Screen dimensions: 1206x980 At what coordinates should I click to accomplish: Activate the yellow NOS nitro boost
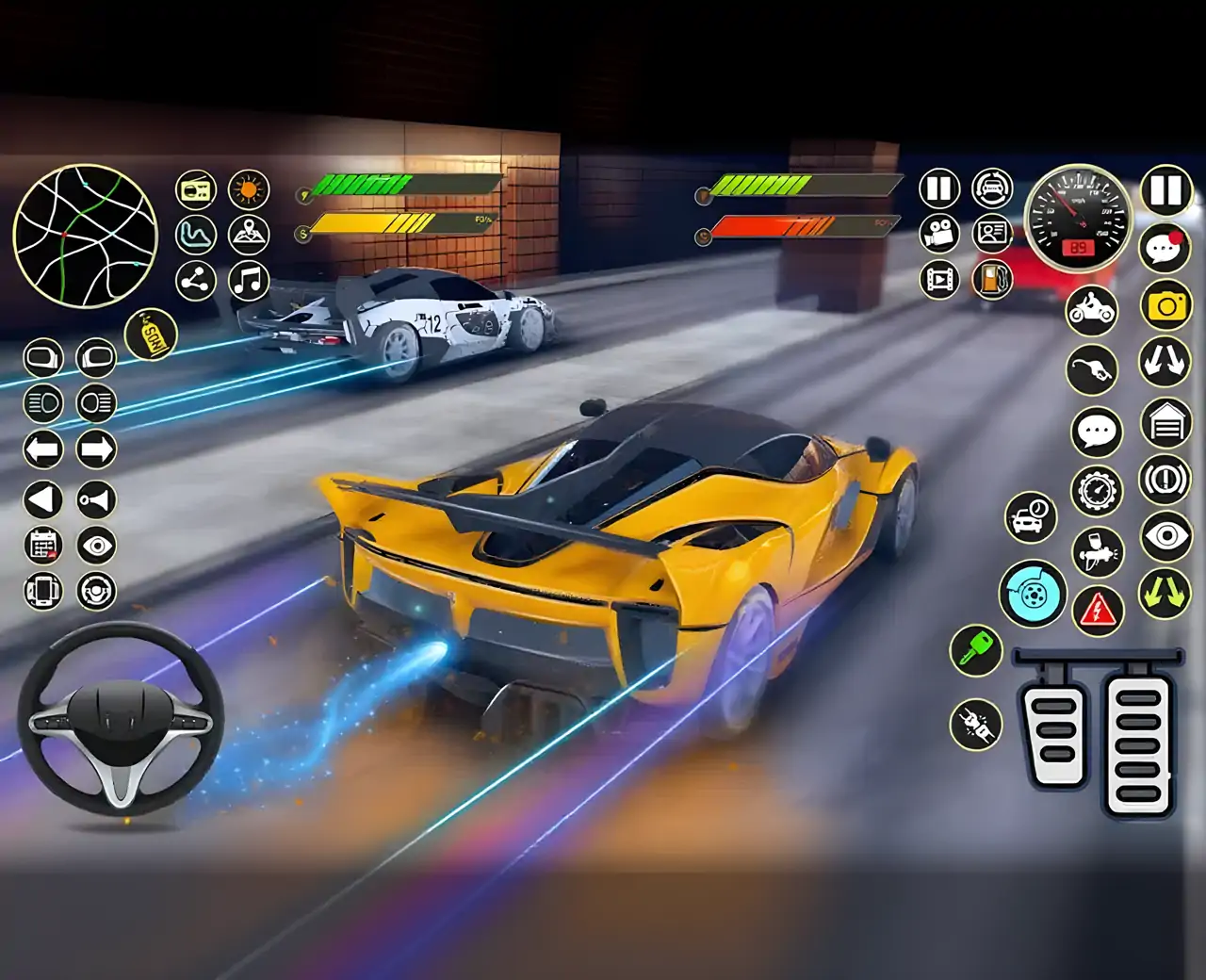tap(151, 335)
